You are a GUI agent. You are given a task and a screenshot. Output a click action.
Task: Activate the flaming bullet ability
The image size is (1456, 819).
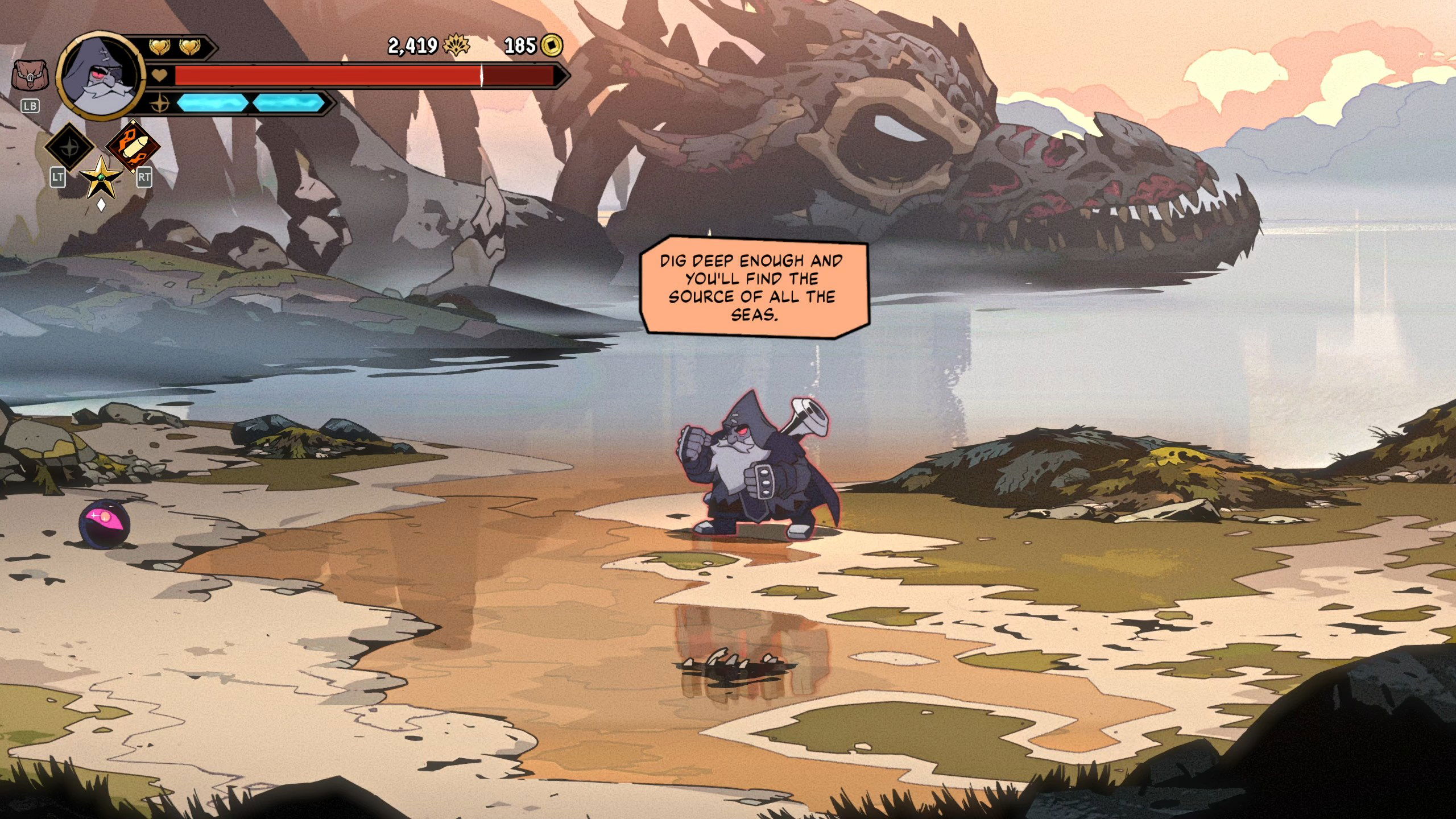coord(133,146)
